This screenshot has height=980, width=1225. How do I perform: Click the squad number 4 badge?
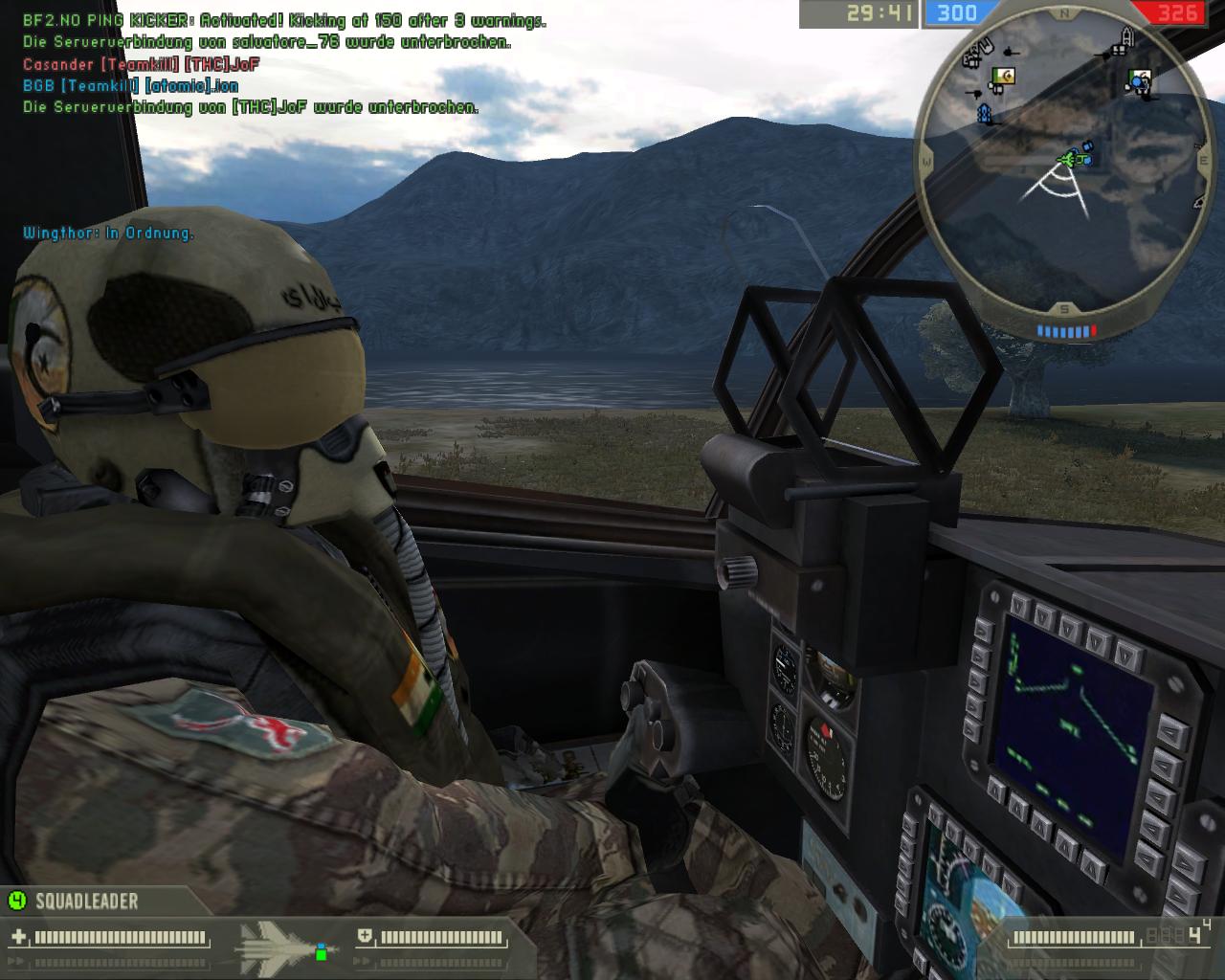(x=16, y=901)
